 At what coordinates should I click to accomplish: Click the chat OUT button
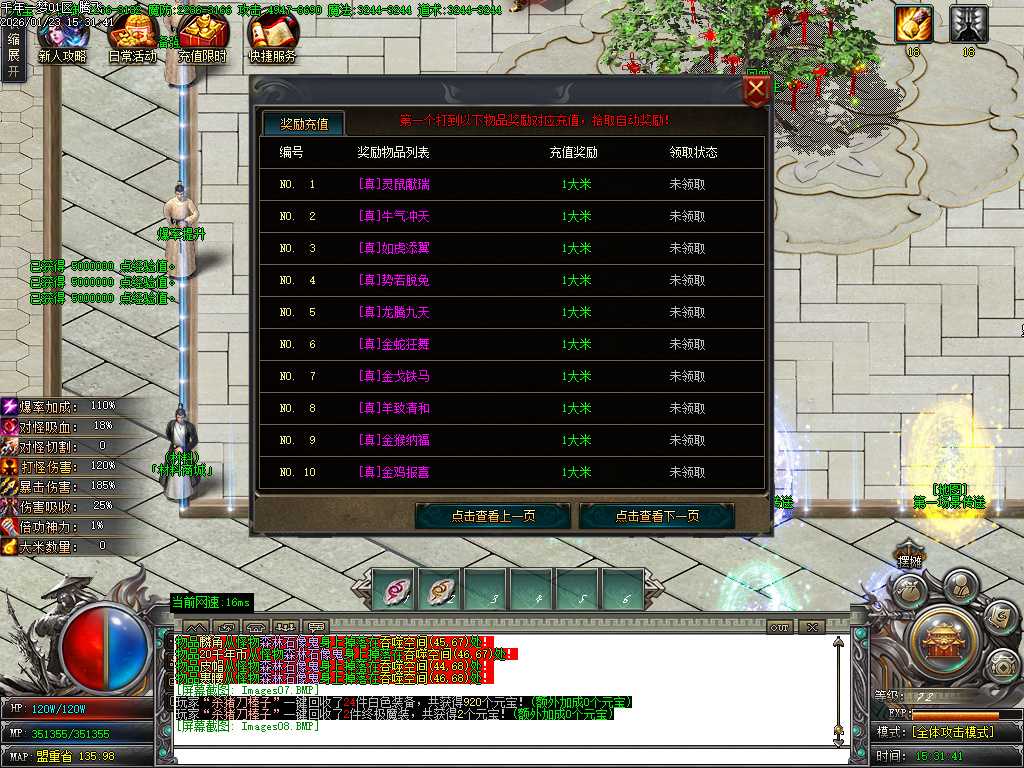point(780,627)
